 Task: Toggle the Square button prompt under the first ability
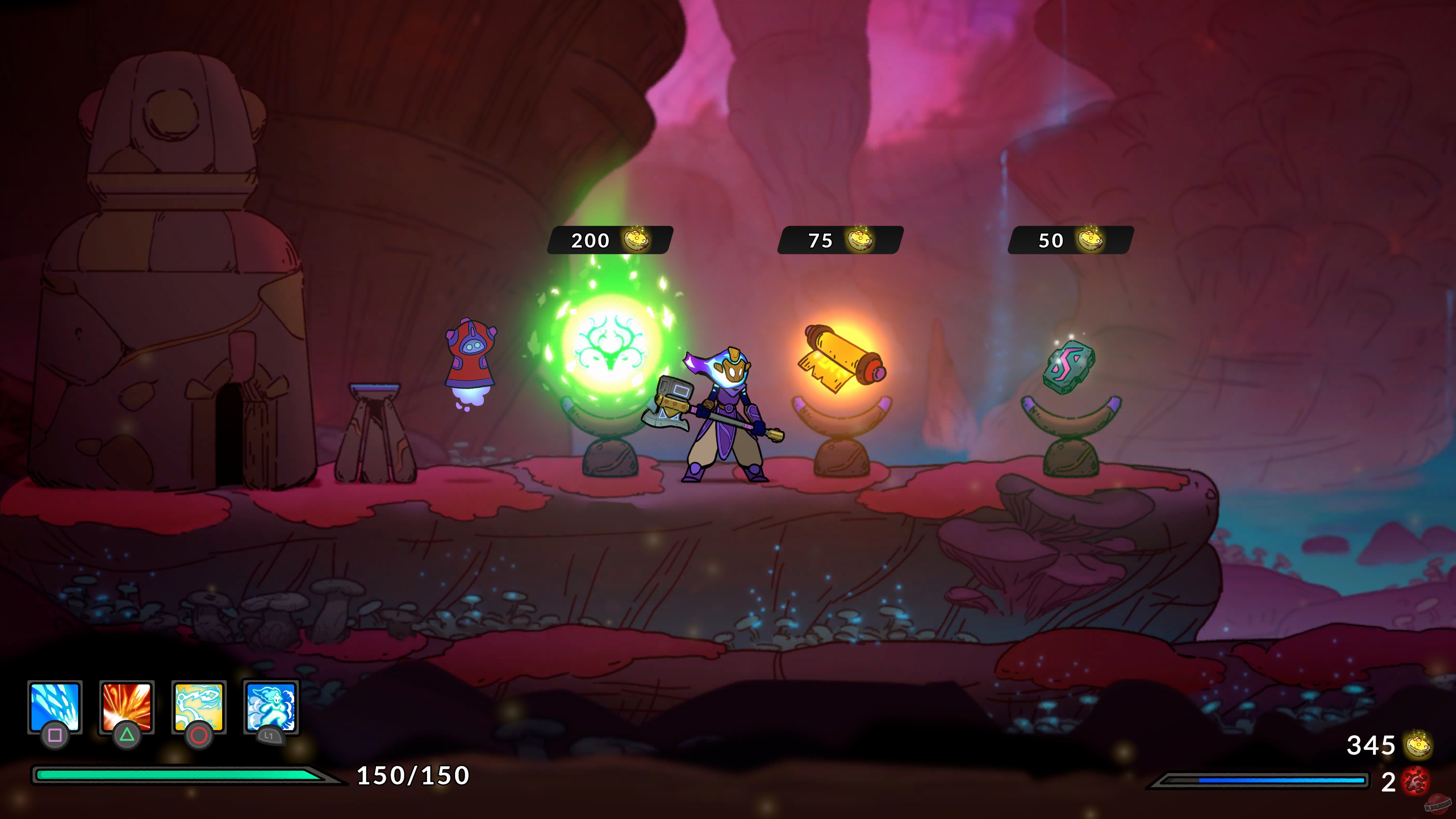coord(55,737)
